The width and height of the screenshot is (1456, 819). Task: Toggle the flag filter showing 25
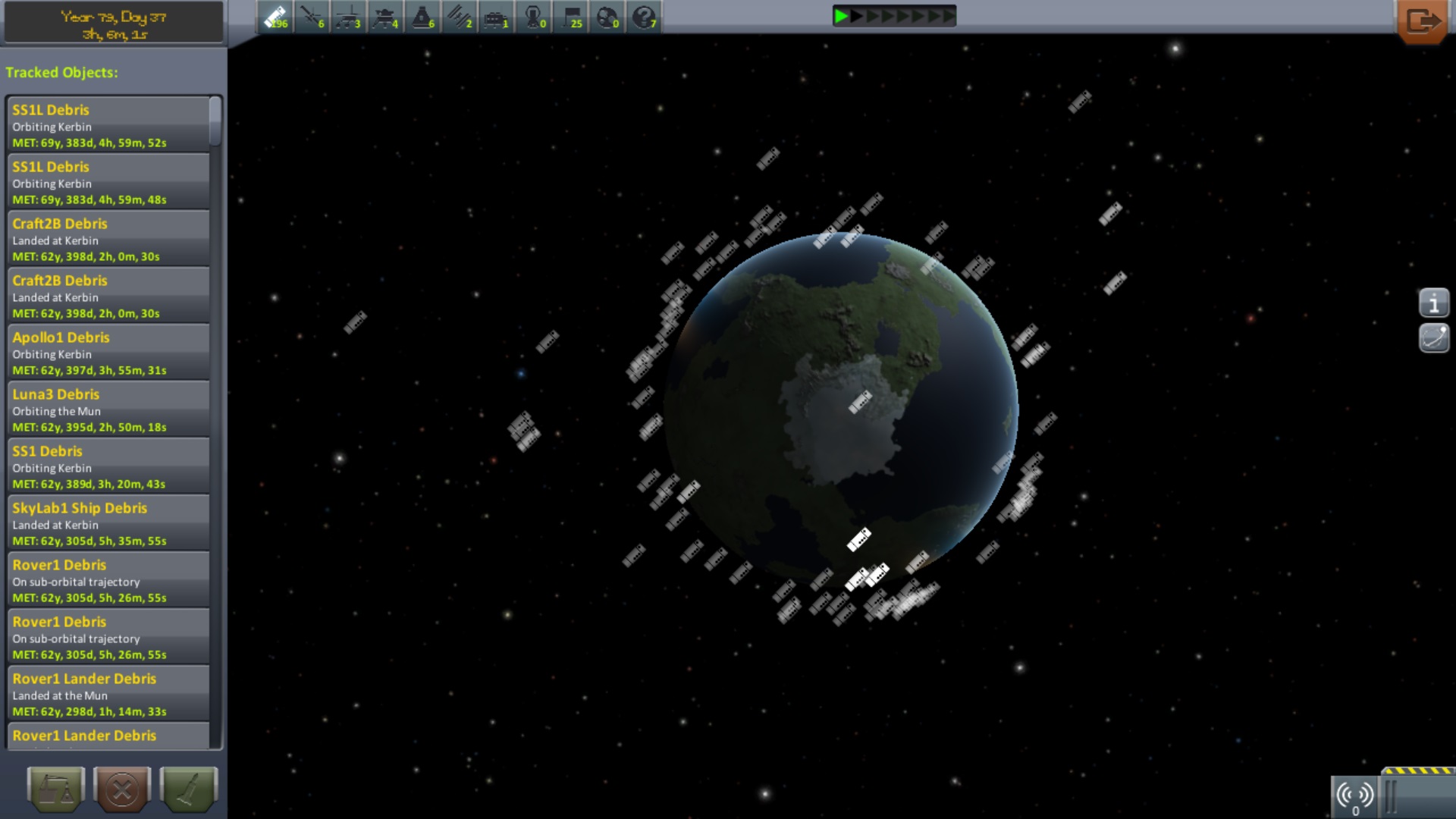click(571, 17)
